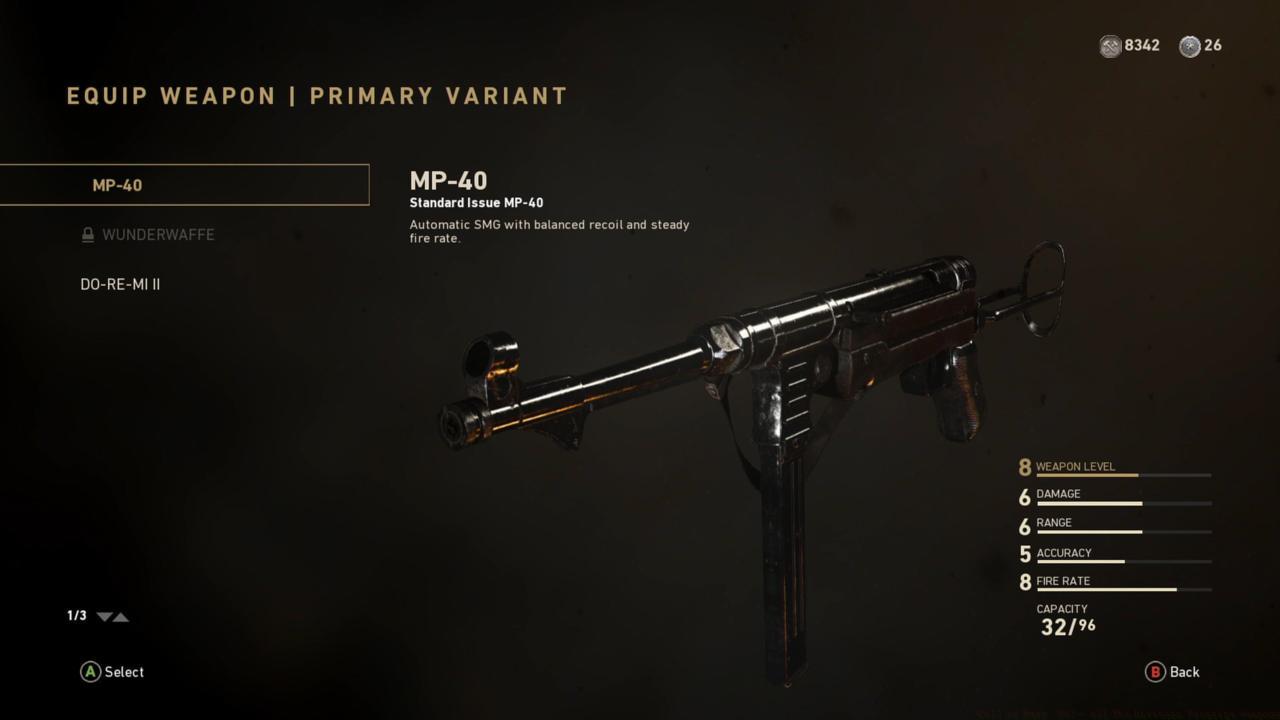Click the rare supply drop icon showing 26
1280x720 pixels.
[1190, 45]
